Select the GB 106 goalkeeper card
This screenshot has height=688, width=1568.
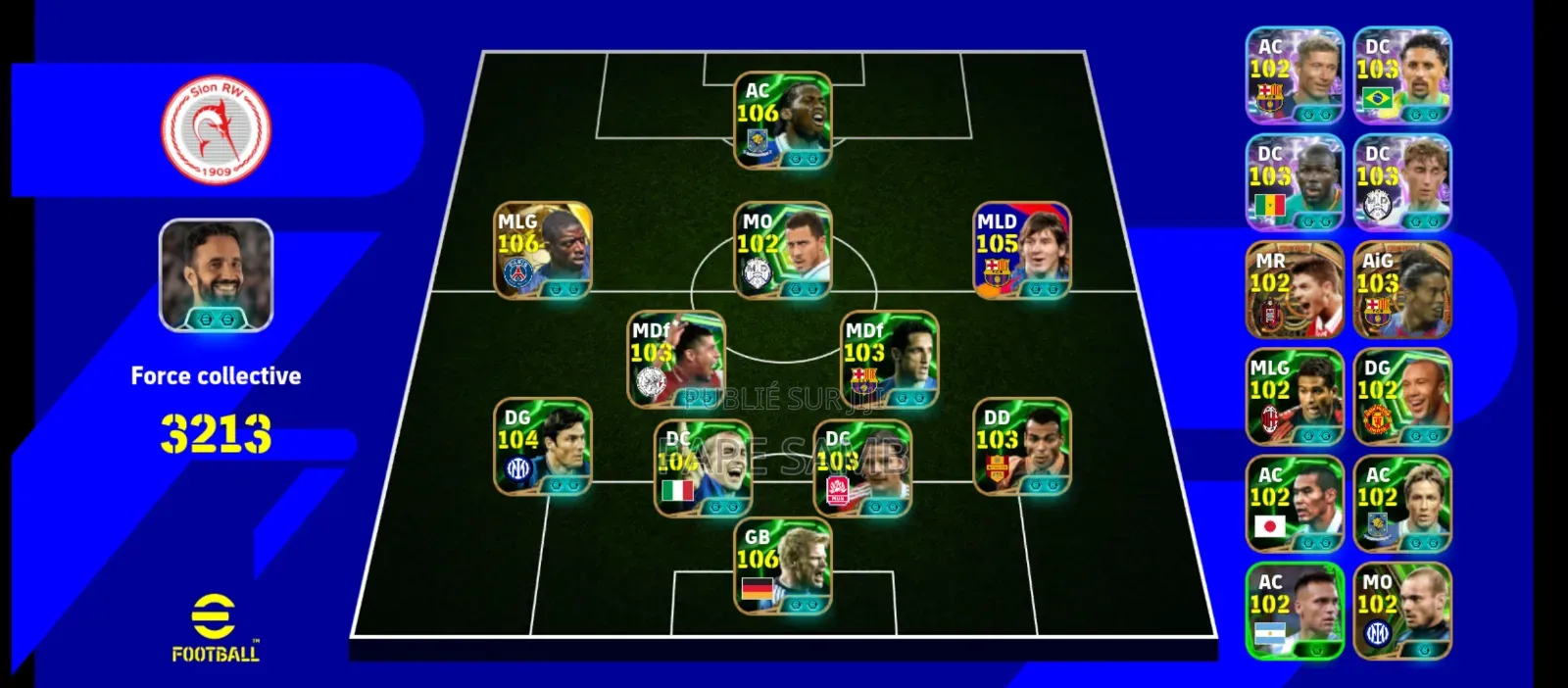pyautogui.click(x=782, y=566)
